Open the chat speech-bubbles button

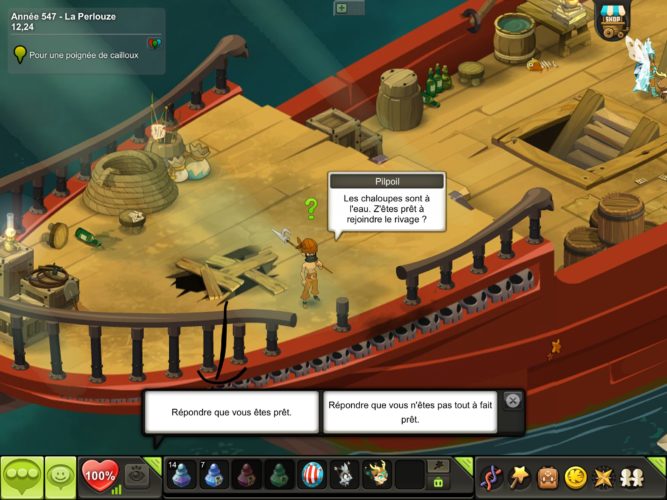click(22, 476)
